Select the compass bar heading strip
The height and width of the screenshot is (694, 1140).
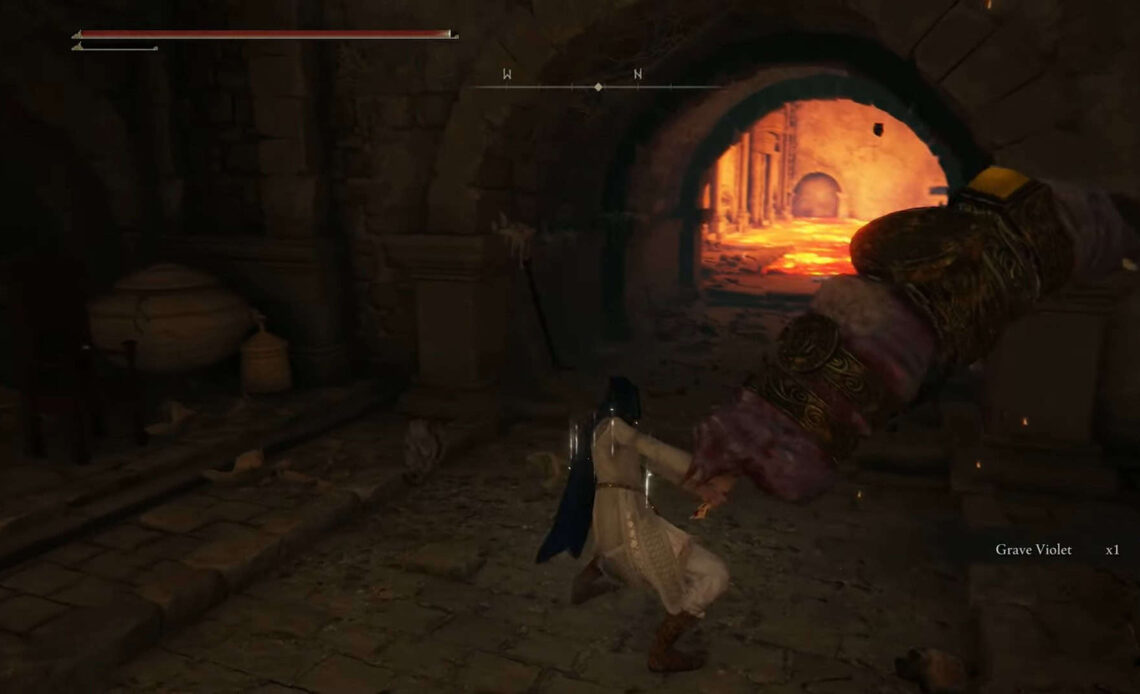click(x=597, y=85)
